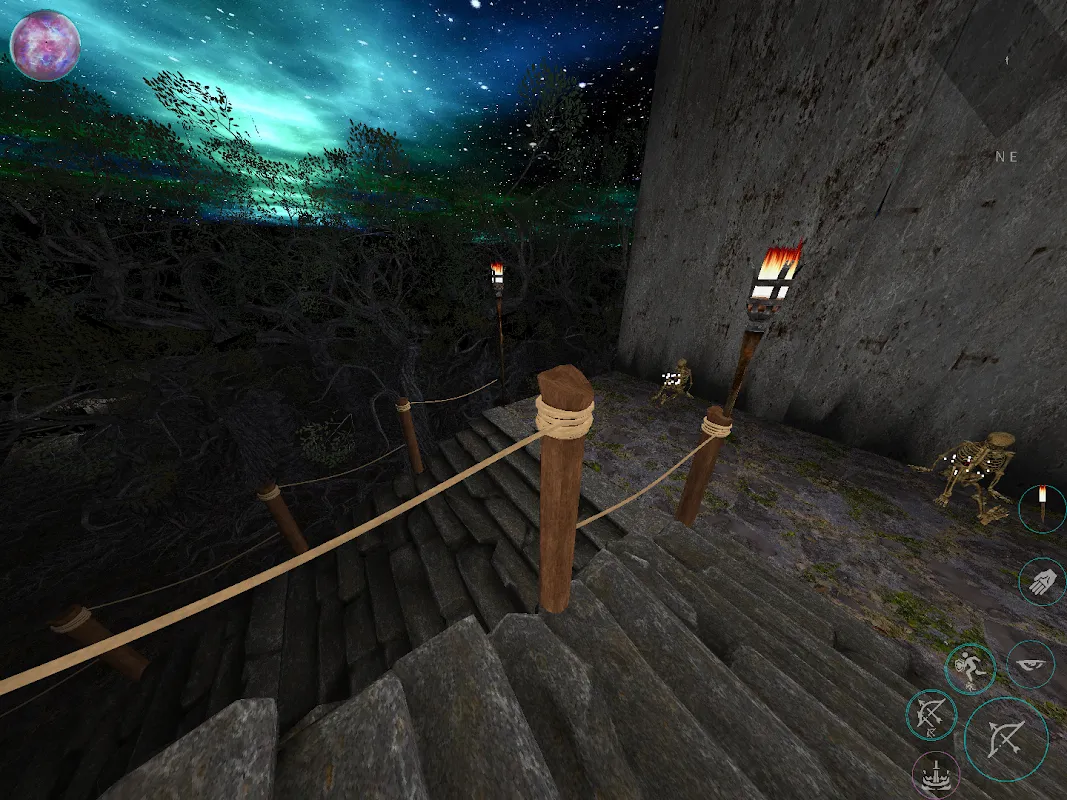
Task: Fire with the large bow attack button
Action: point(1006,738)
